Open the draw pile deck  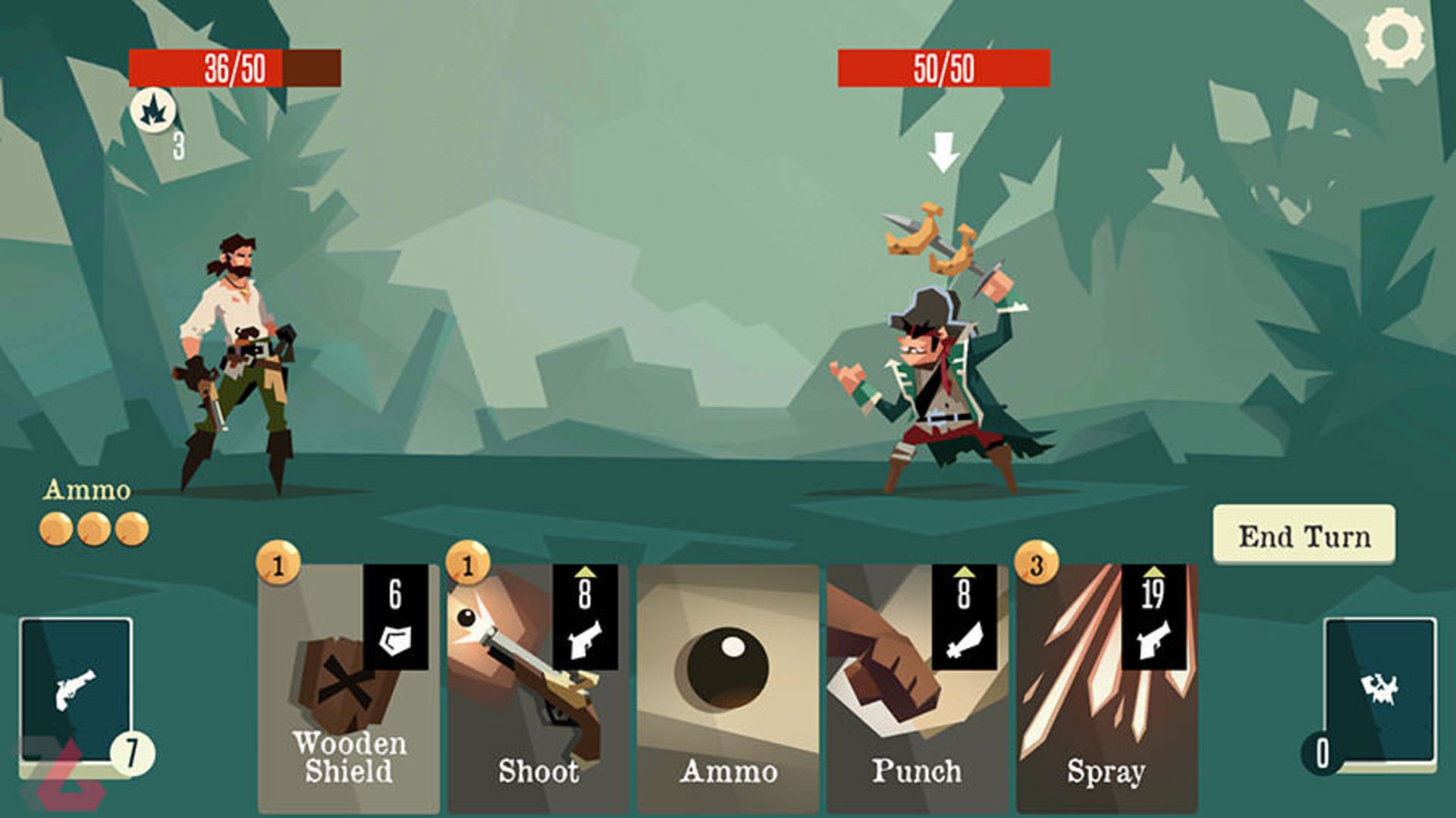pos(76,691)
